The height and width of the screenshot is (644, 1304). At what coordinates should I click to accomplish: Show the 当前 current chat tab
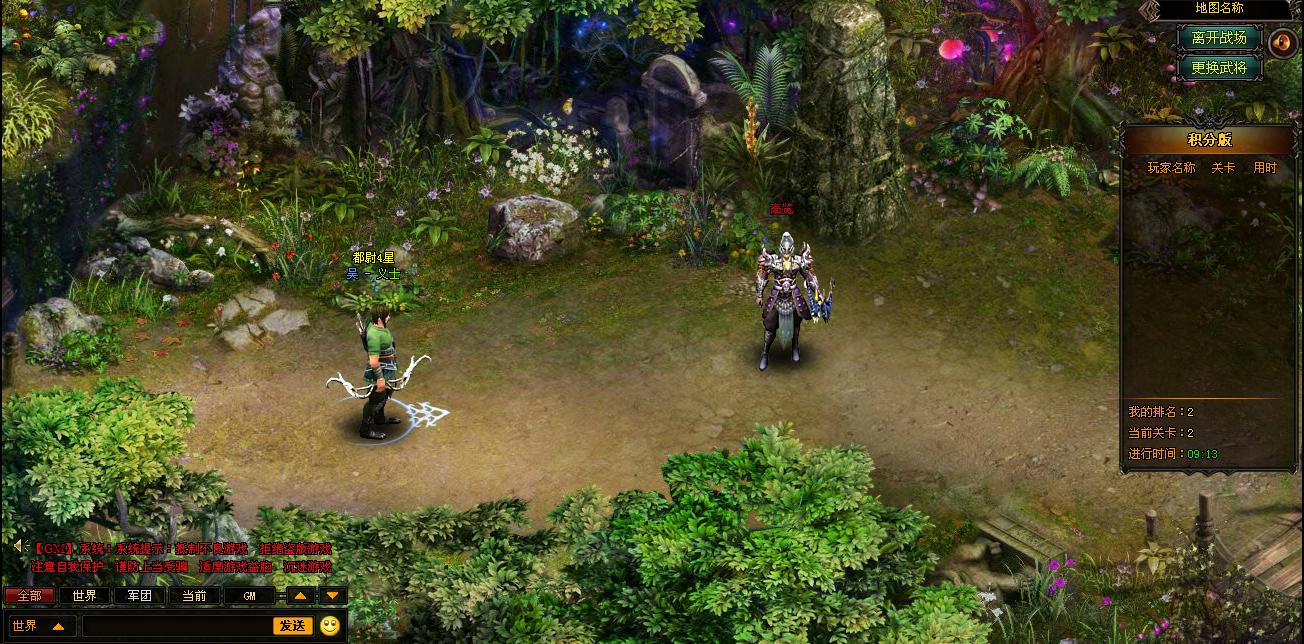[x=194, y=596]
